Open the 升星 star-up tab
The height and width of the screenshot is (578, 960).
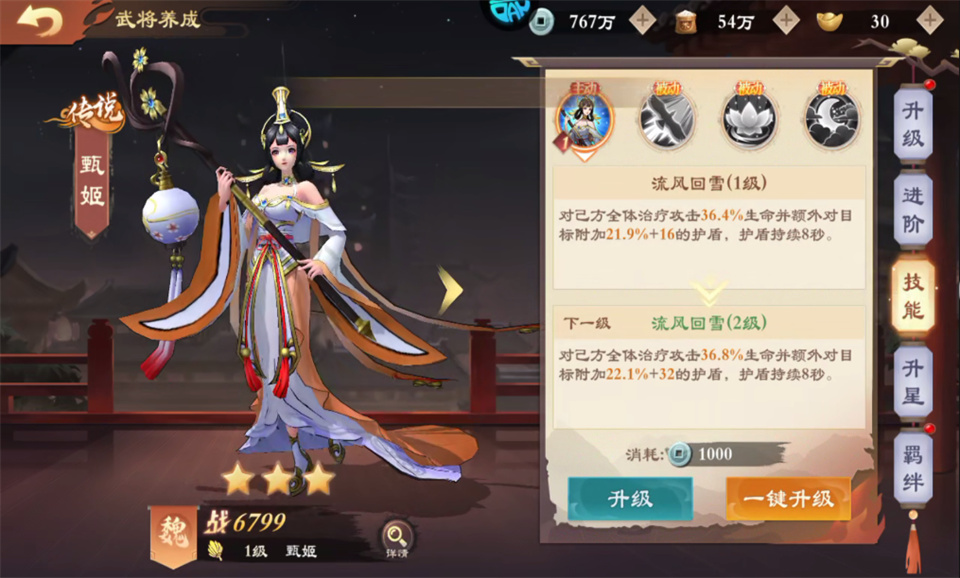pos(912,382)
